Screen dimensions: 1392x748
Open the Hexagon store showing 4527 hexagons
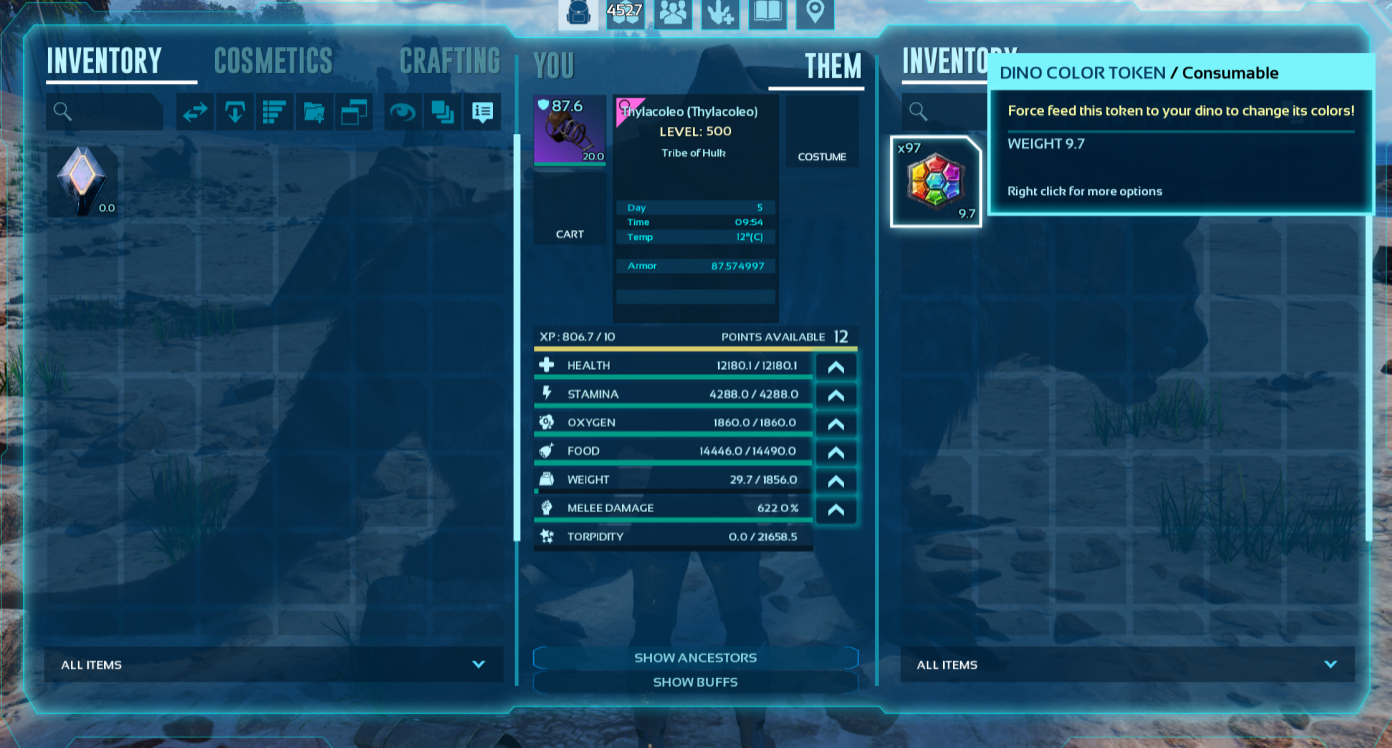[627, 14]
